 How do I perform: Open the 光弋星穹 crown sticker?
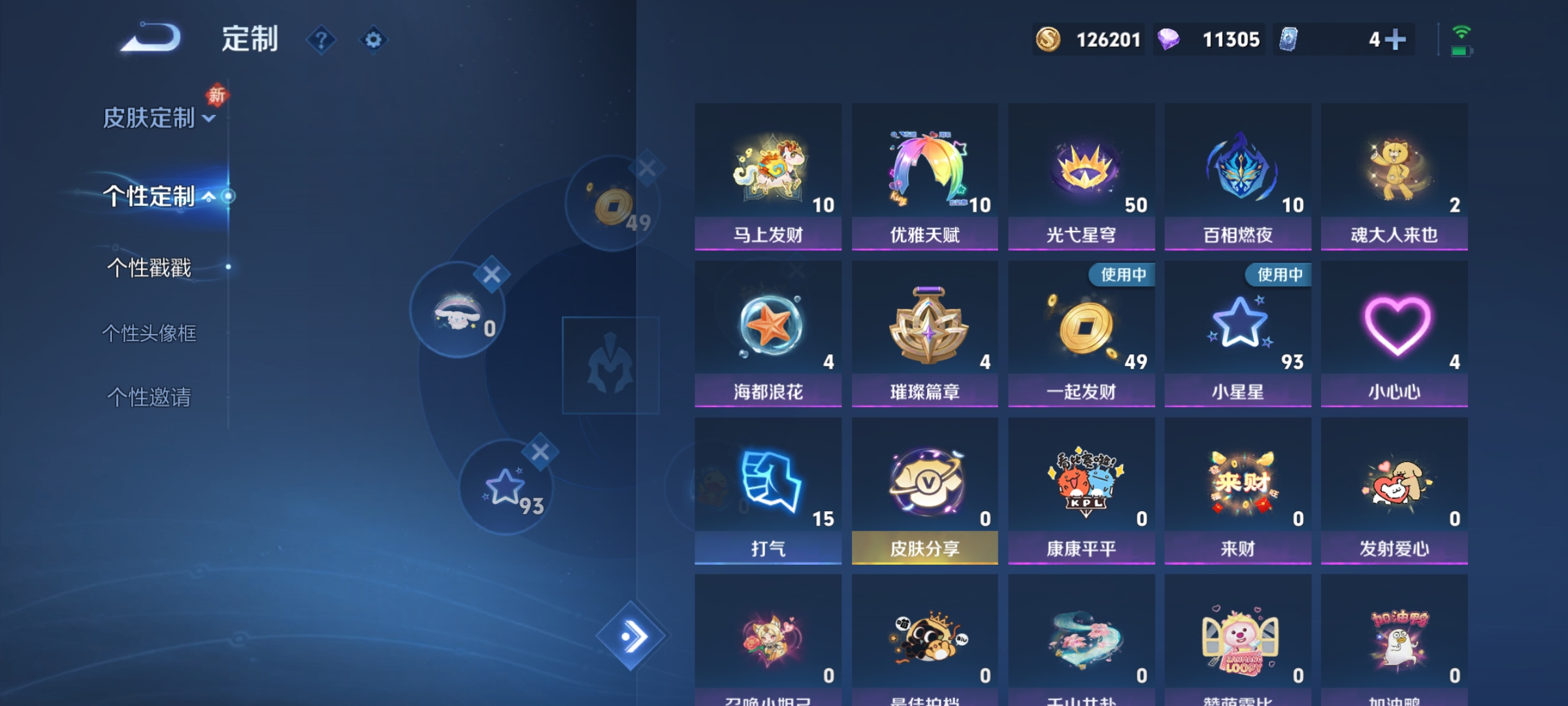1081,173
